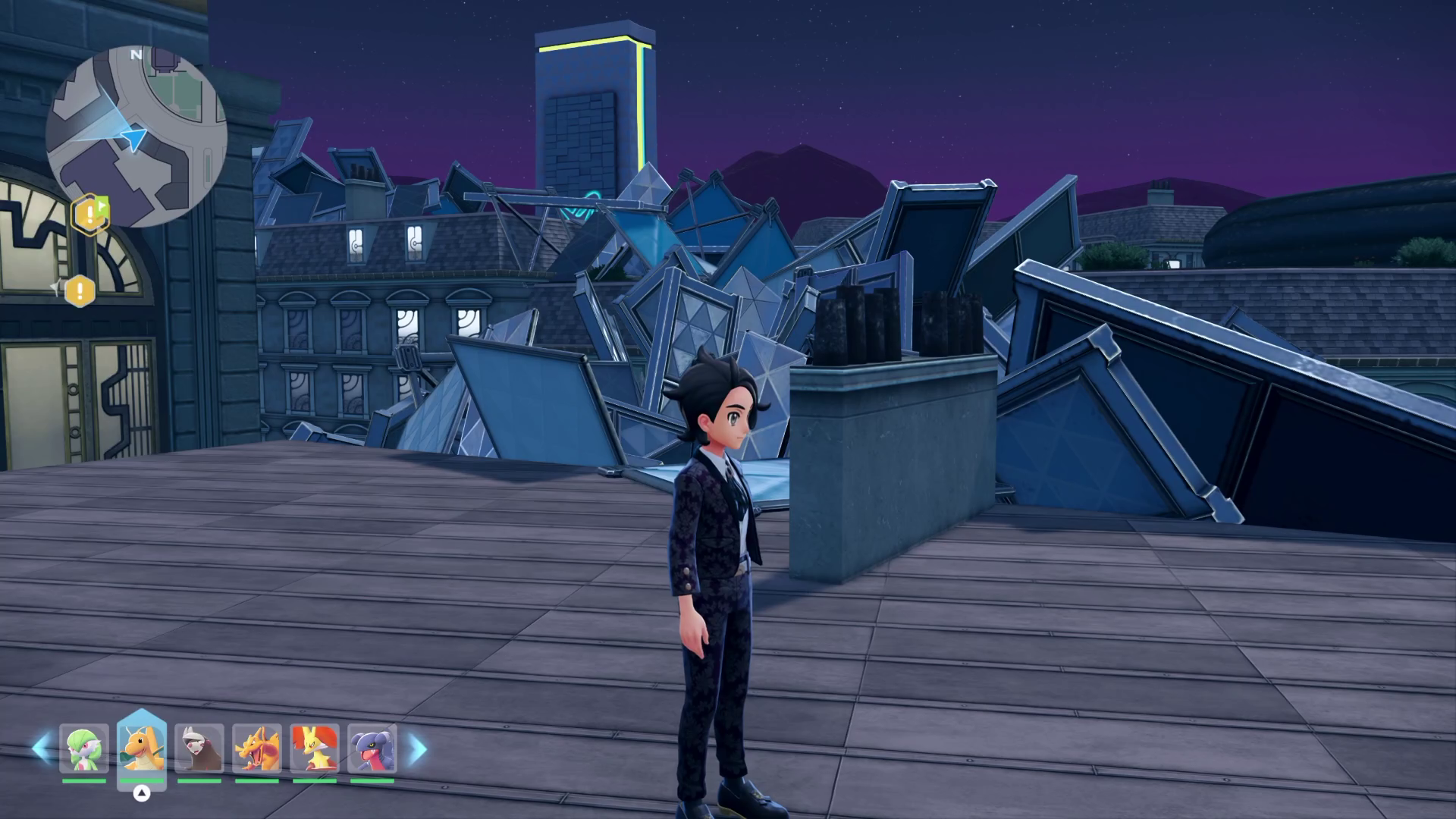Switch to Delphox in the party
Screen dimensions: 1456x819
(315, 749)
